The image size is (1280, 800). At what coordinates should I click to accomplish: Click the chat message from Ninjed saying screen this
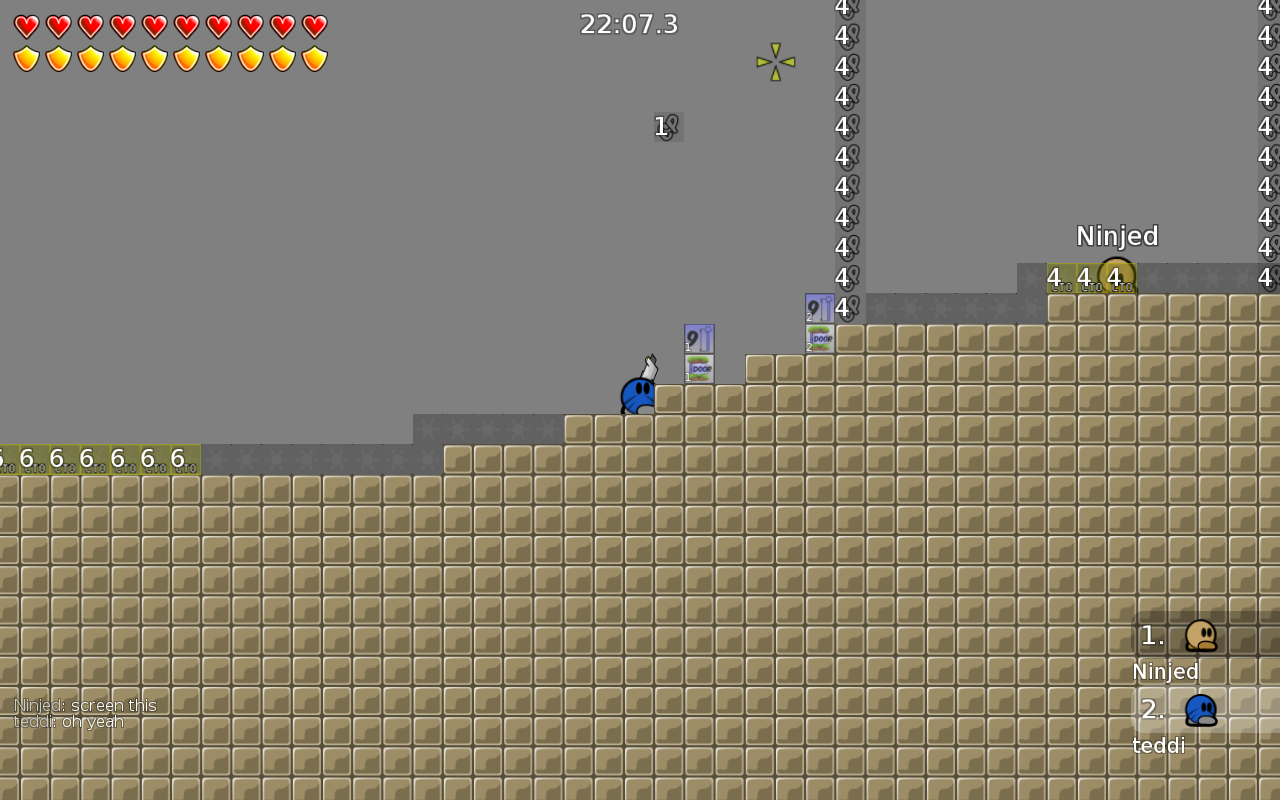pyautogui.click(x=84, y=704)
